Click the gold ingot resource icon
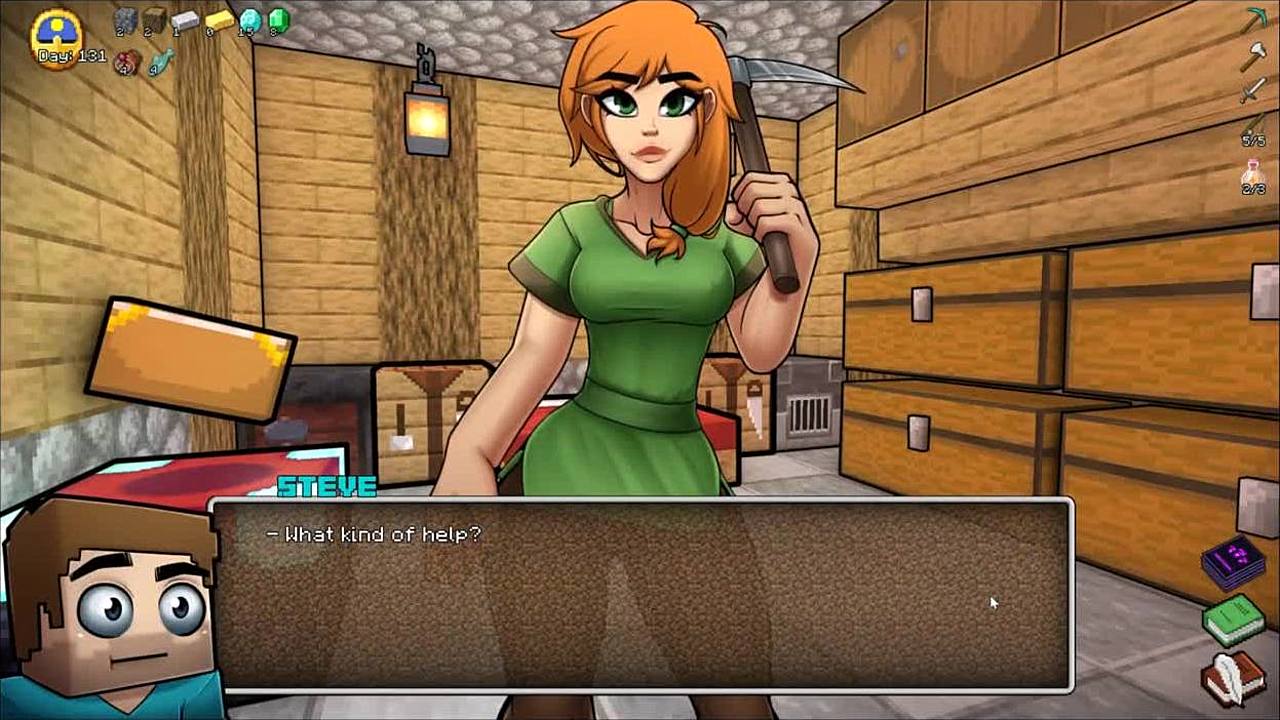Image resolution: width=1280 pixels, height=720 pixels. point(219,20)
